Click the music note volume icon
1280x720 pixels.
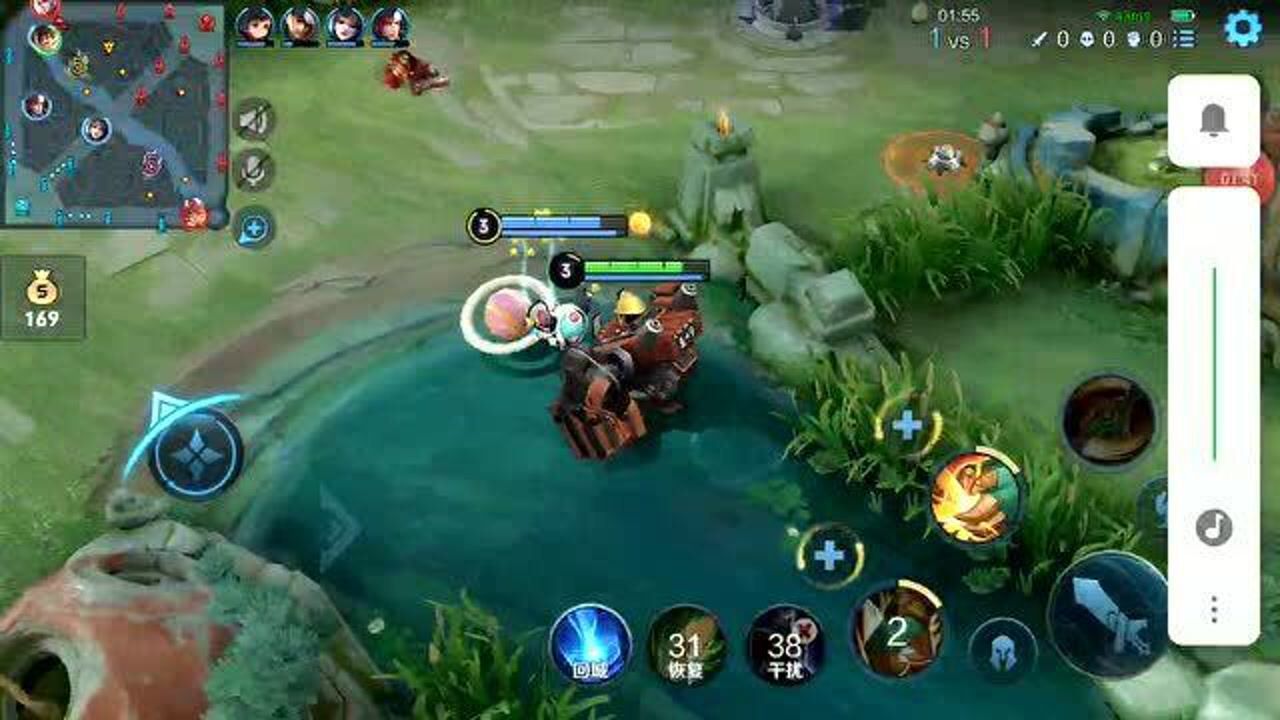1214,527
